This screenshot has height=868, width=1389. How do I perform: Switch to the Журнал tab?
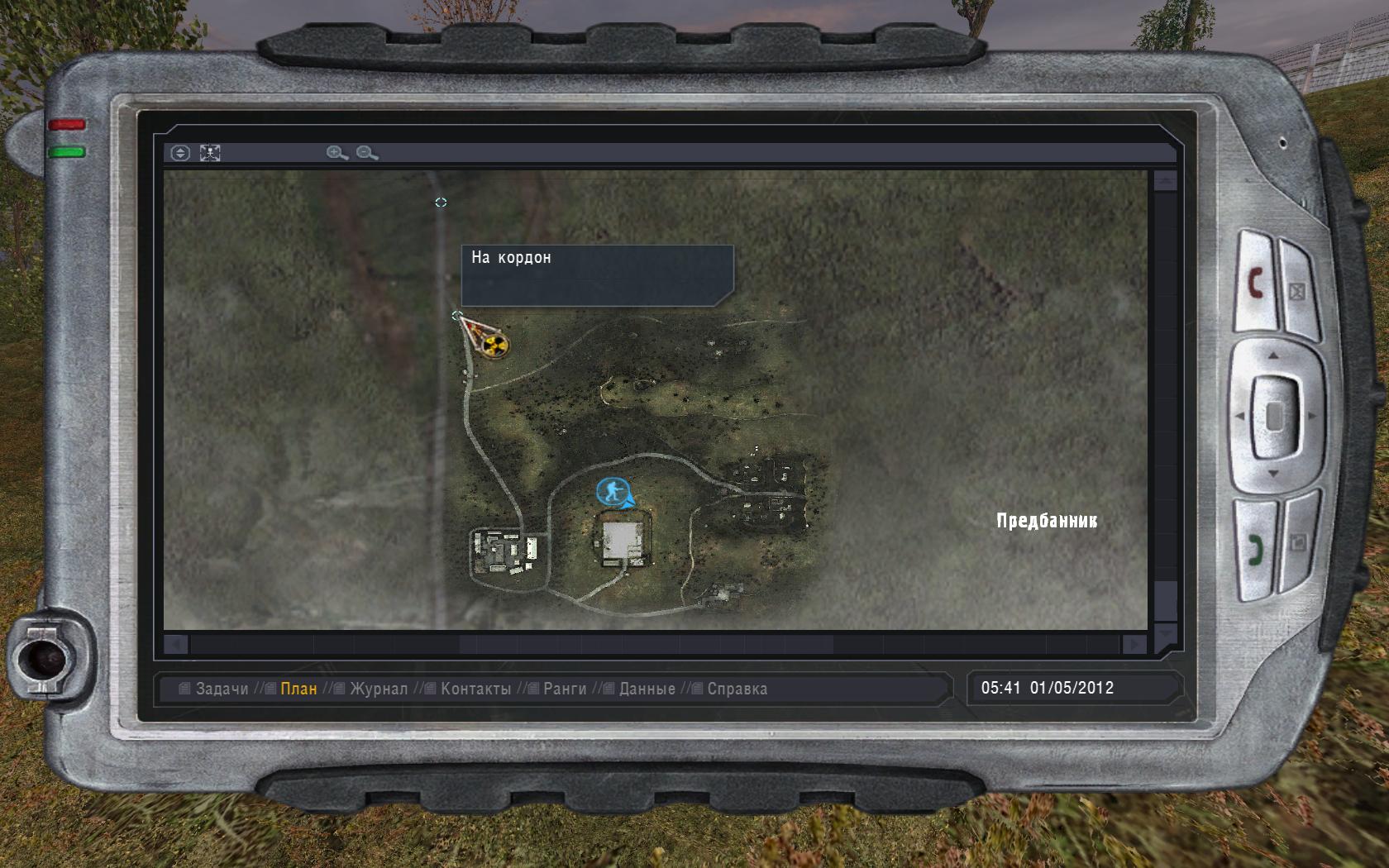379,686
